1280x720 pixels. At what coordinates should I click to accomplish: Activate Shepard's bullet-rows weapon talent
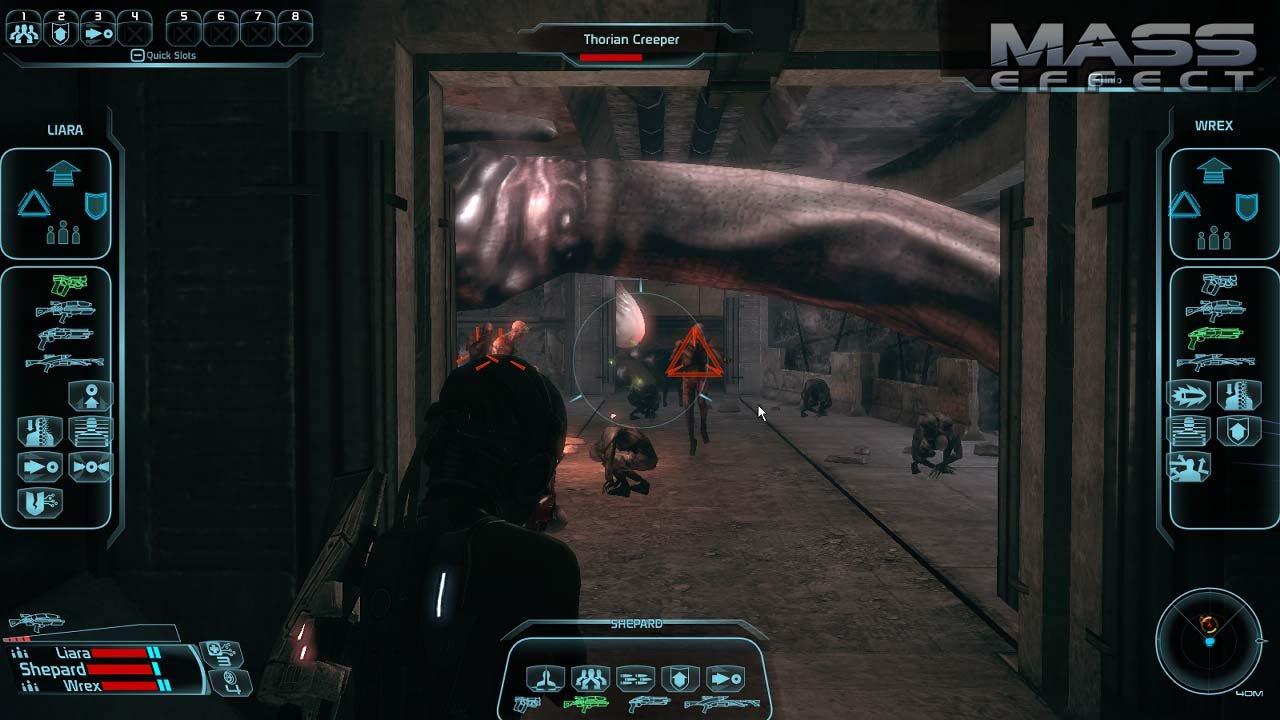[635, 680]
